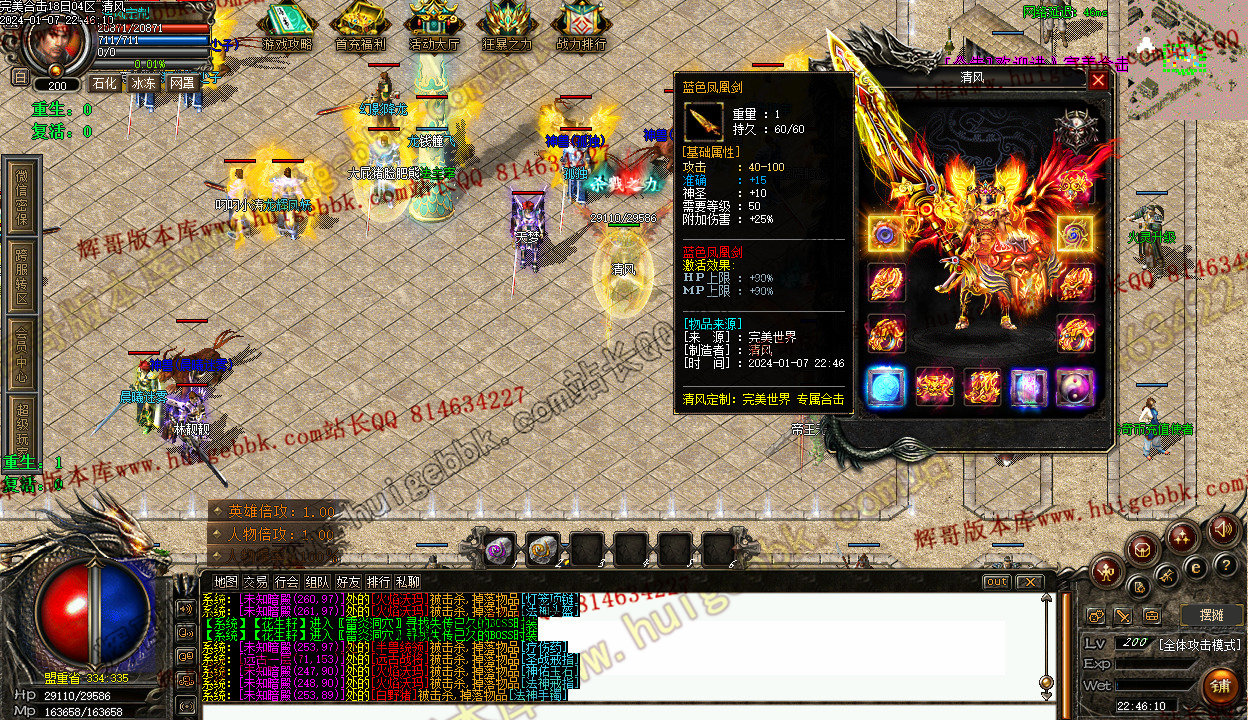Open the 会员中心 member center
Screen dimensions: 1248x720
(22, 354)
